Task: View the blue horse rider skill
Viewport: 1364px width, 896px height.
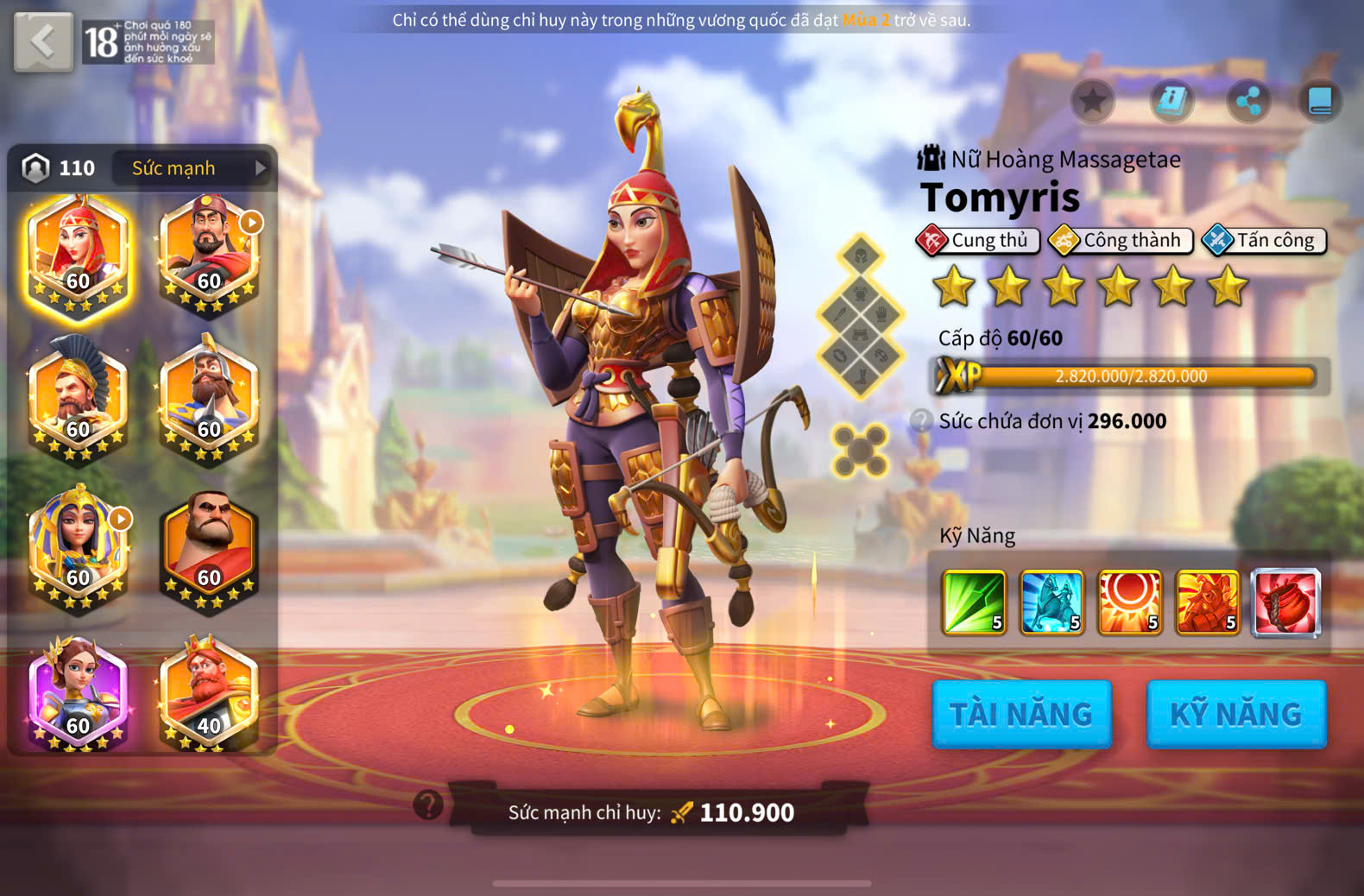Action: tap(1051, 602)
